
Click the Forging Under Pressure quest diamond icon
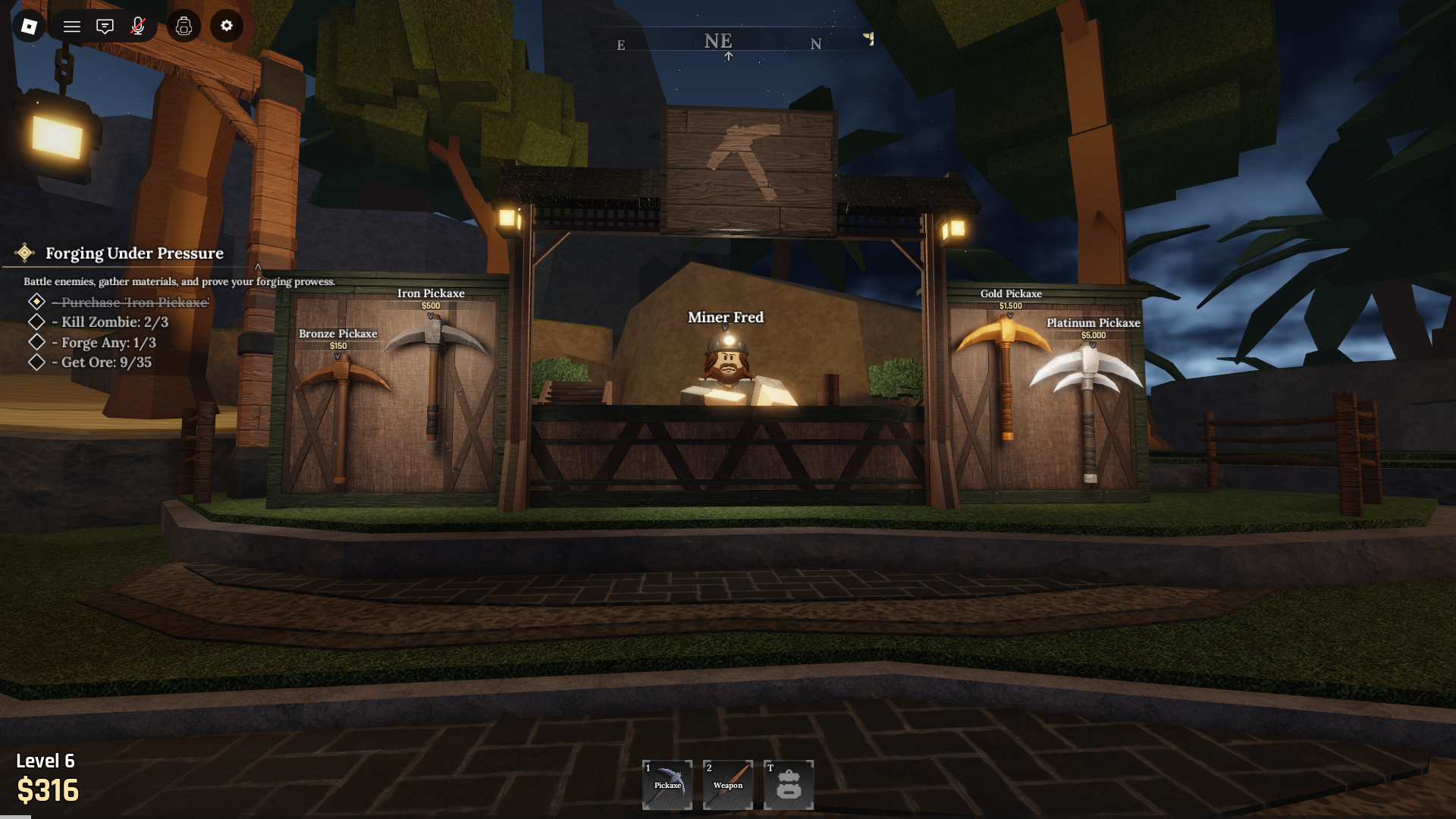(25, 253)
